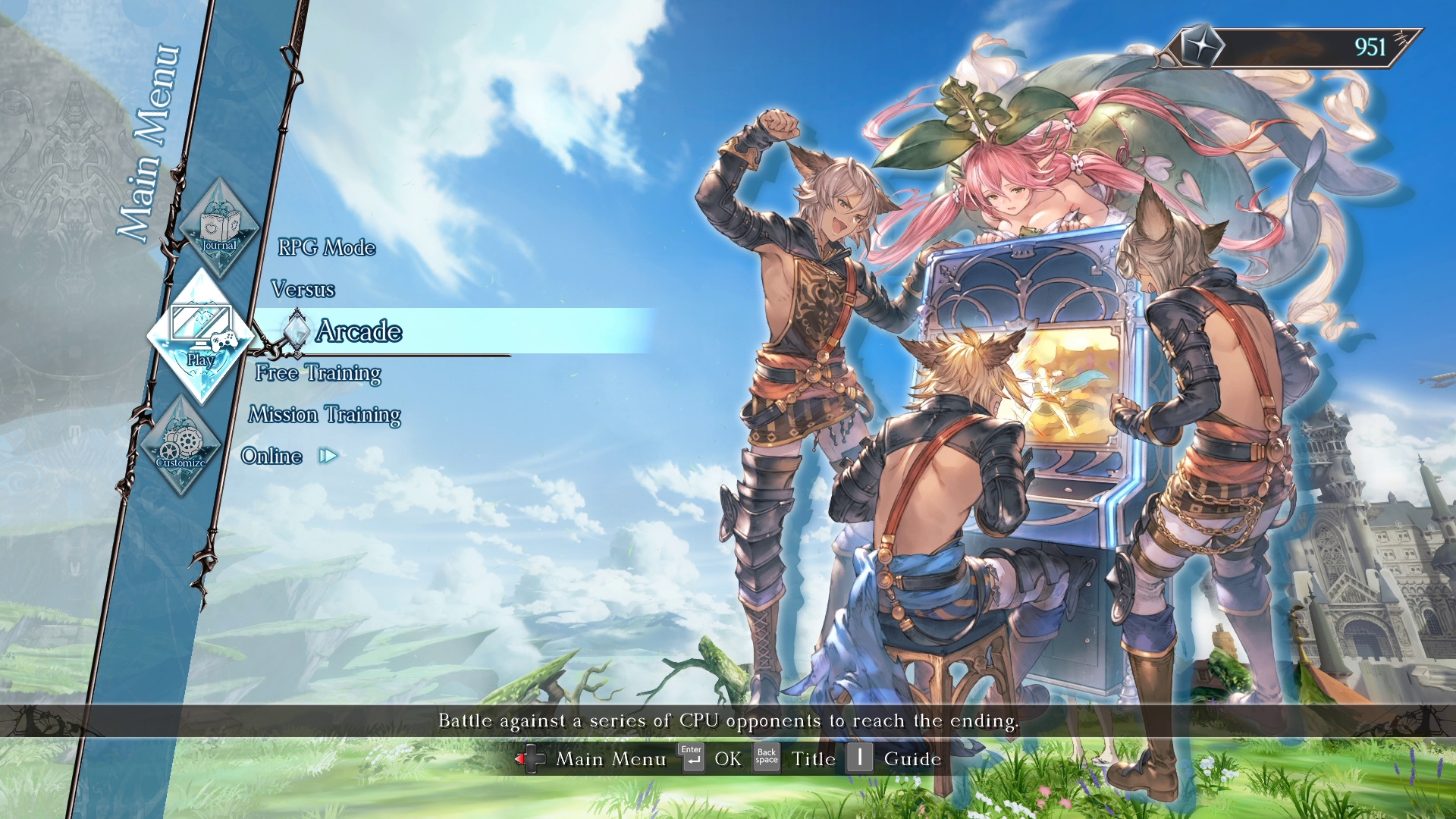Start Arcade mode
The height and width of the screenshot is (819, 1456).
pyautogui.click(x=359, y=331)
